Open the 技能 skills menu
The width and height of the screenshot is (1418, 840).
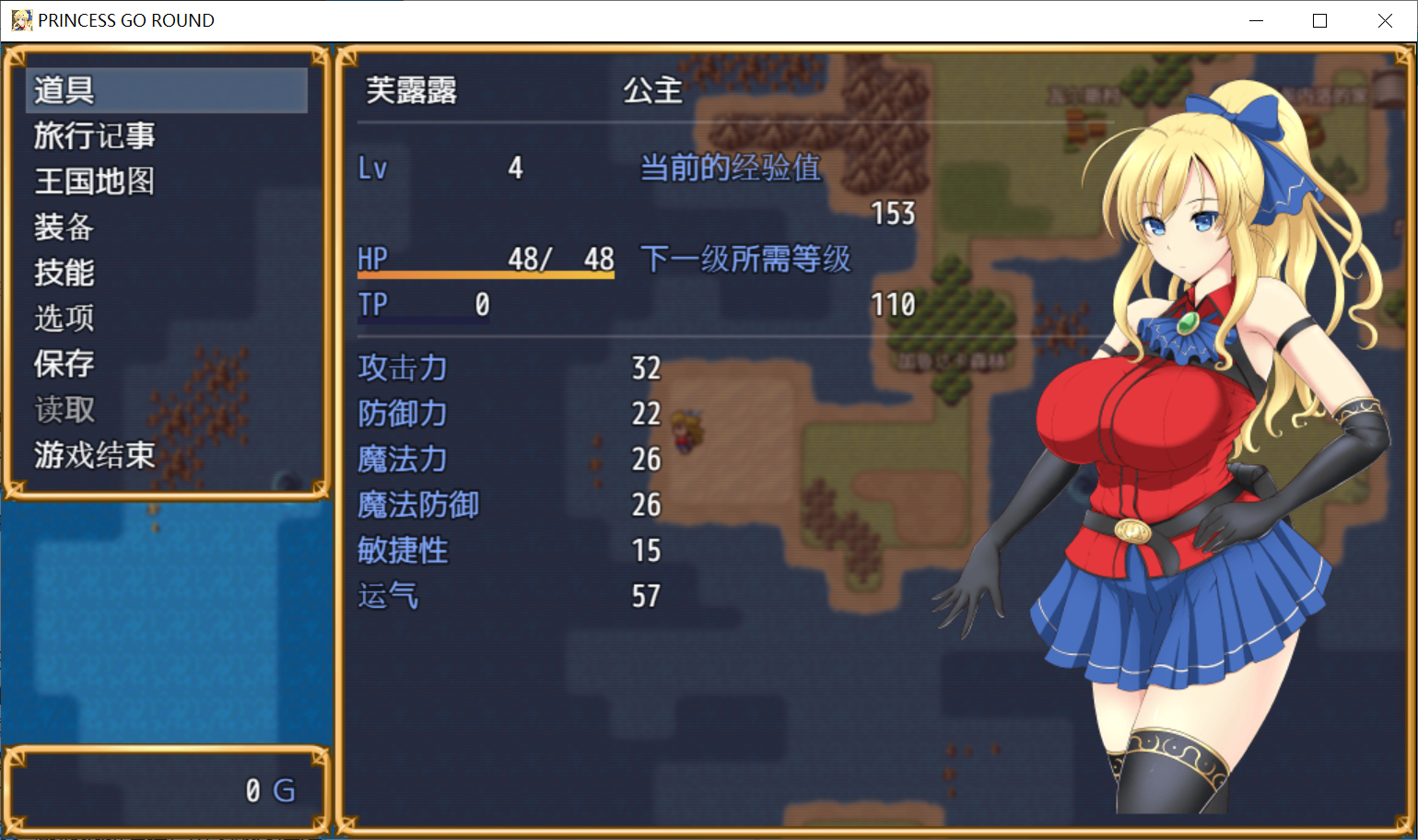pyautogui.click(x=64, y=273)
